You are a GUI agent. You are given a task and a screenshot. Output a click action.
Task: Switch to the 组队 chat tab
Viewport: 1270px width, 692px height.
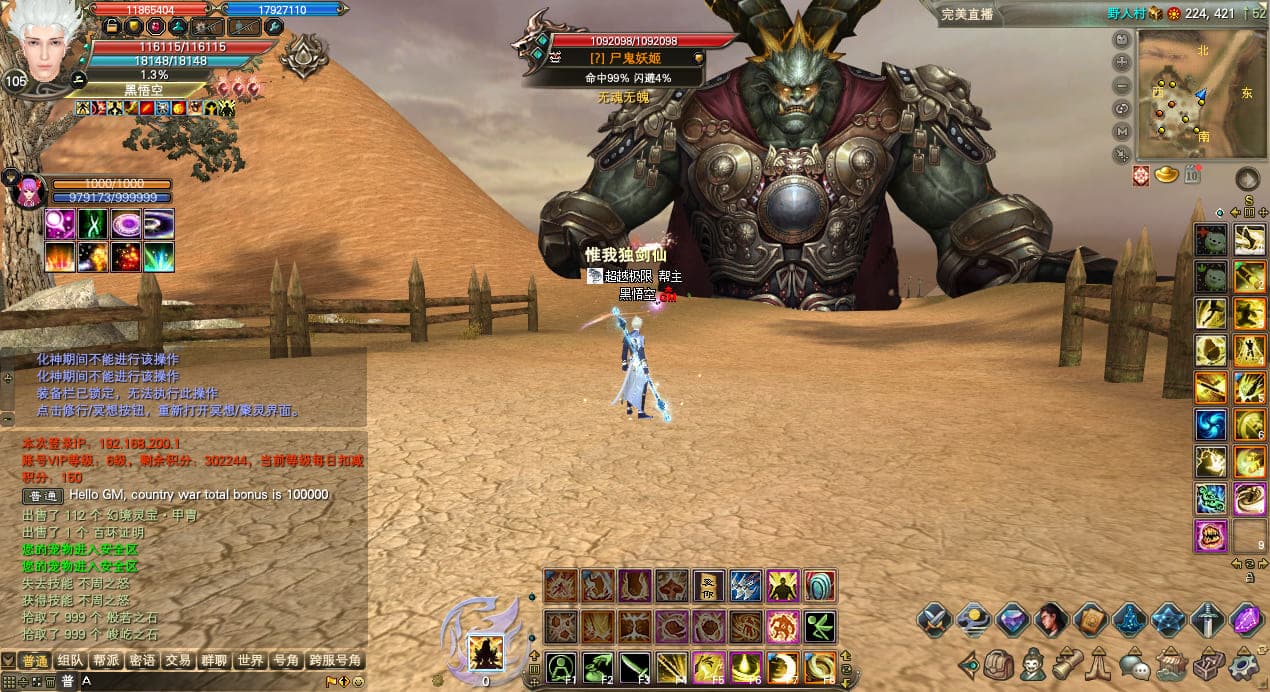71,661
